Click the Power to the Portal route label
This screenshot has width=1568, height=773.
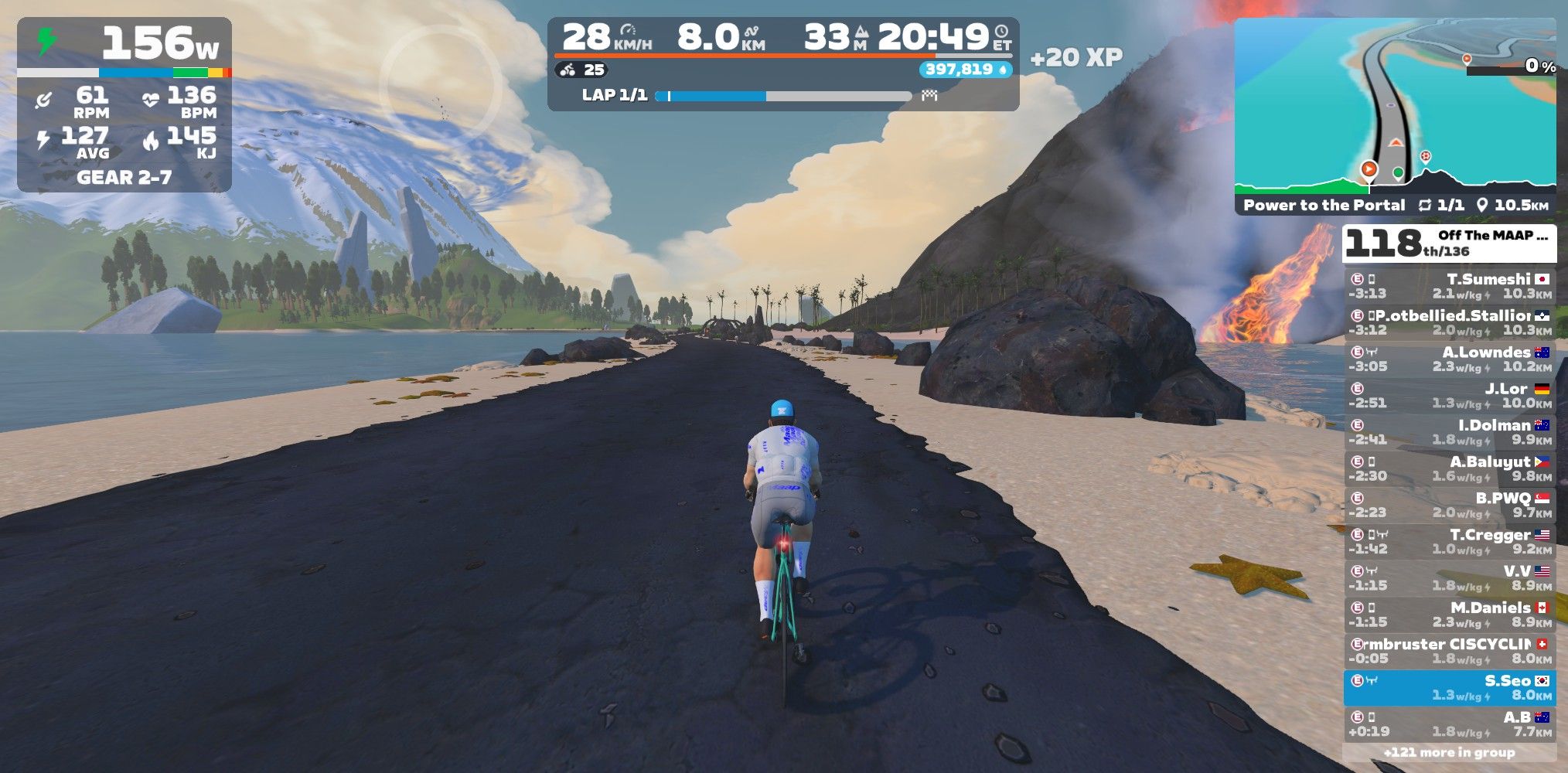1324,206
